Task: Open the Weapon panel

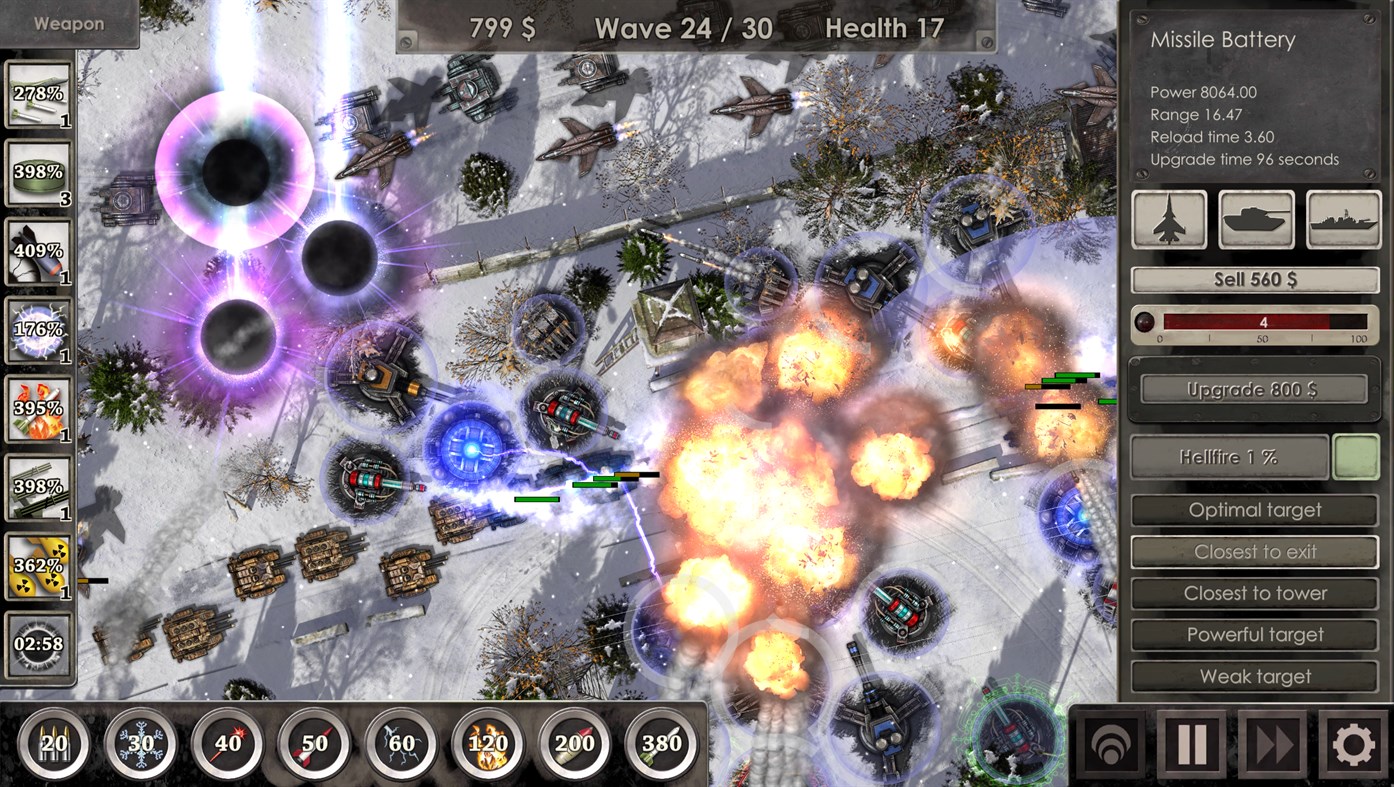Action: click(69, 24)
